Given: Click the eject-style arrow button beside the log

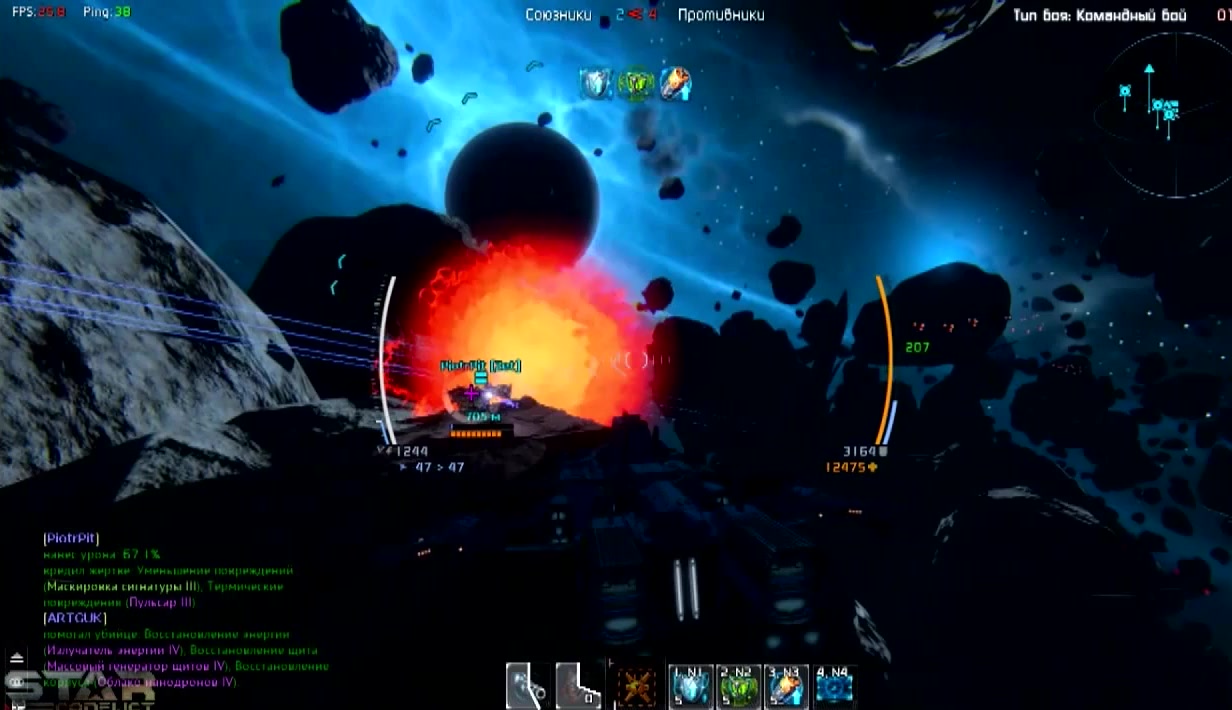Looking at the screenshot, I should [16, 659].
